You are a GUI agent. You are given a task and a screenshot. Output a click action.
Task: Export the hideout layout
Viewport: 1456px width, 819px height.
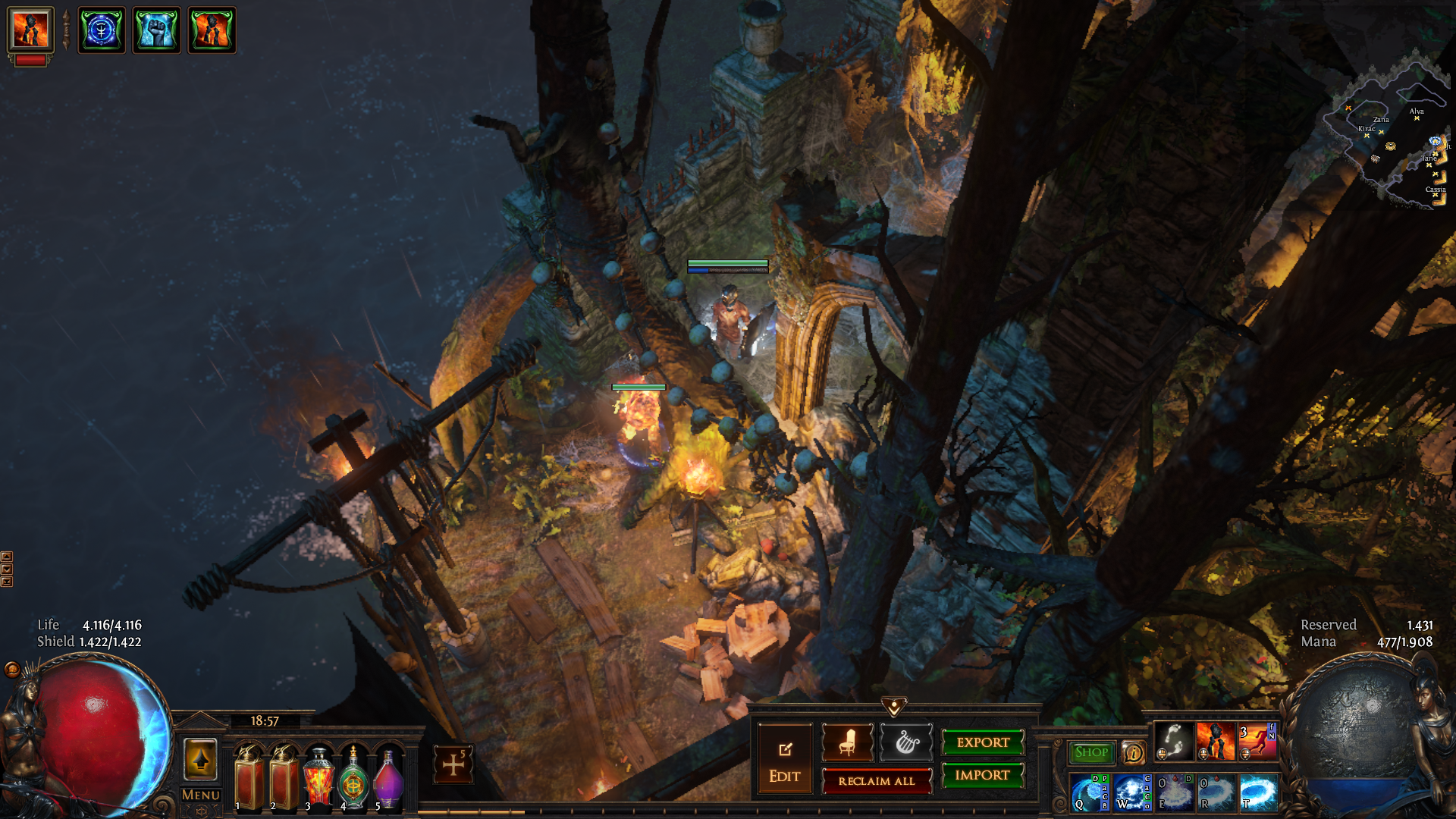coord(983,742)
